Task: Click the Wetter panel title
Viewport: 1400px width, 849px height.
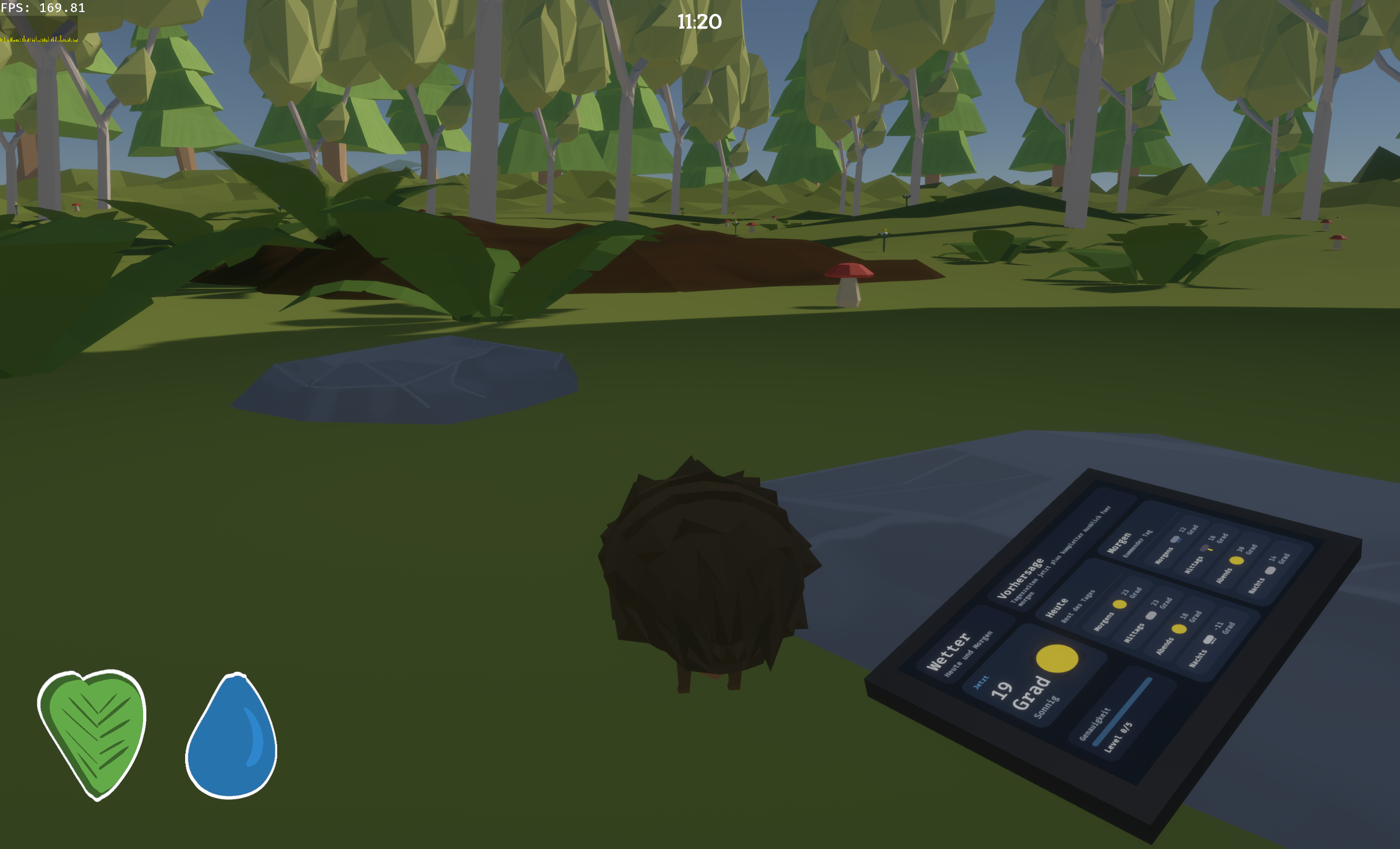Action: click(x=949, y=653)
